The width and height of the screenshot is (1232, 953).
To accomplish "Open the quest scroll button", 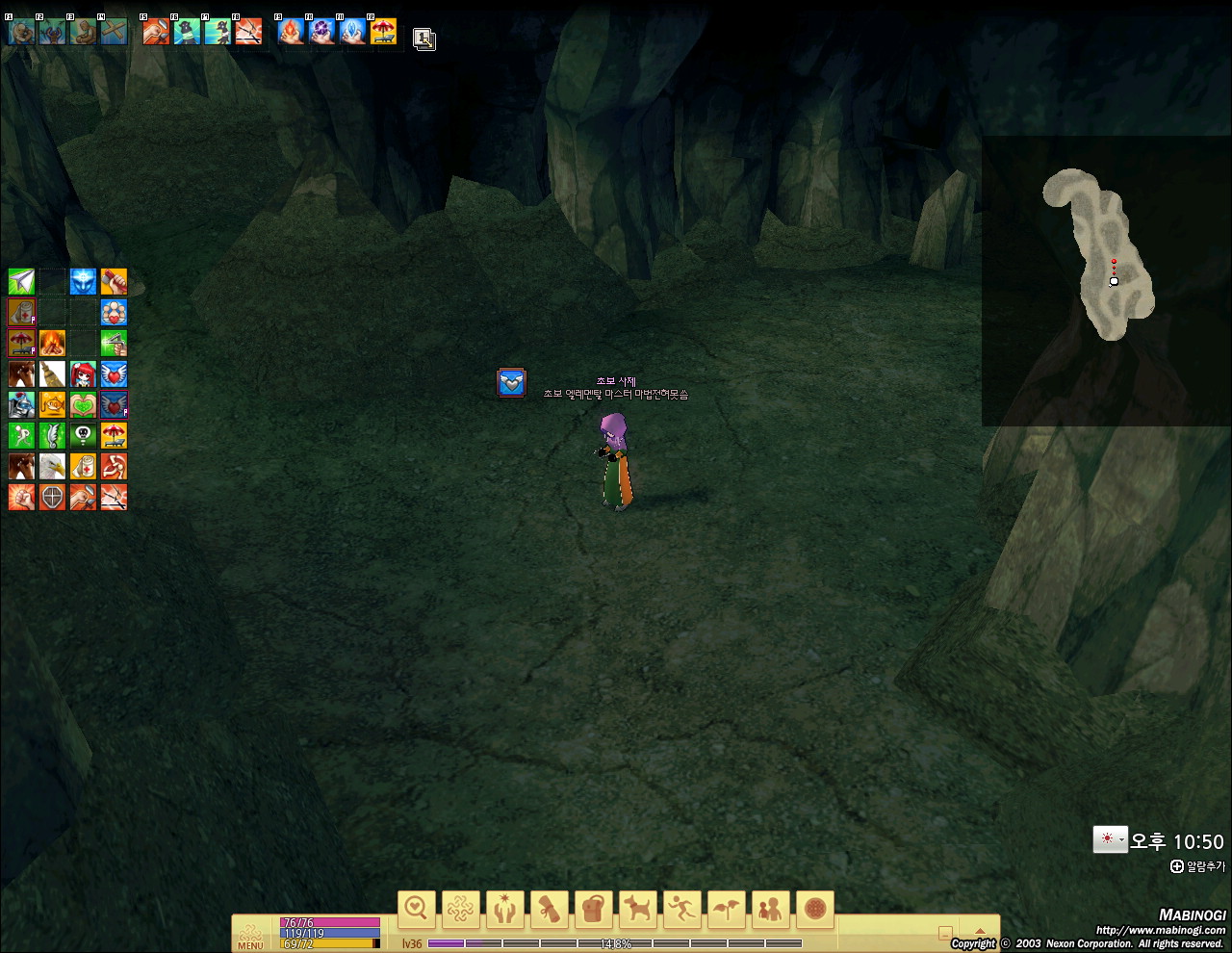I will click(549, 909).
